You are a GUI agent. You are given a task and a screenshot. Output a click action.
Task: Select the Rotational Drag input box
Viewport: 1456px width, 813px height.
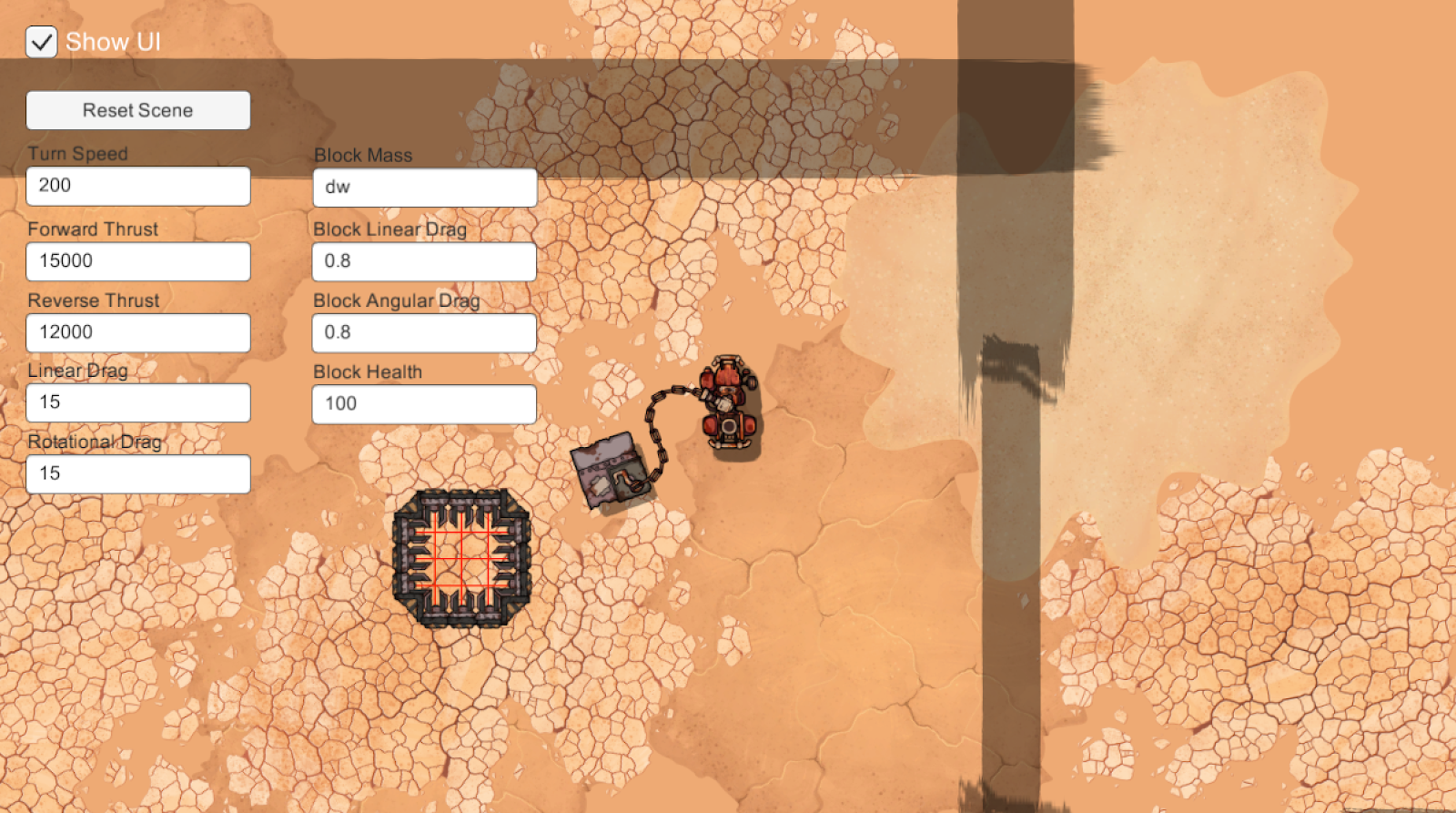point(138,473)
